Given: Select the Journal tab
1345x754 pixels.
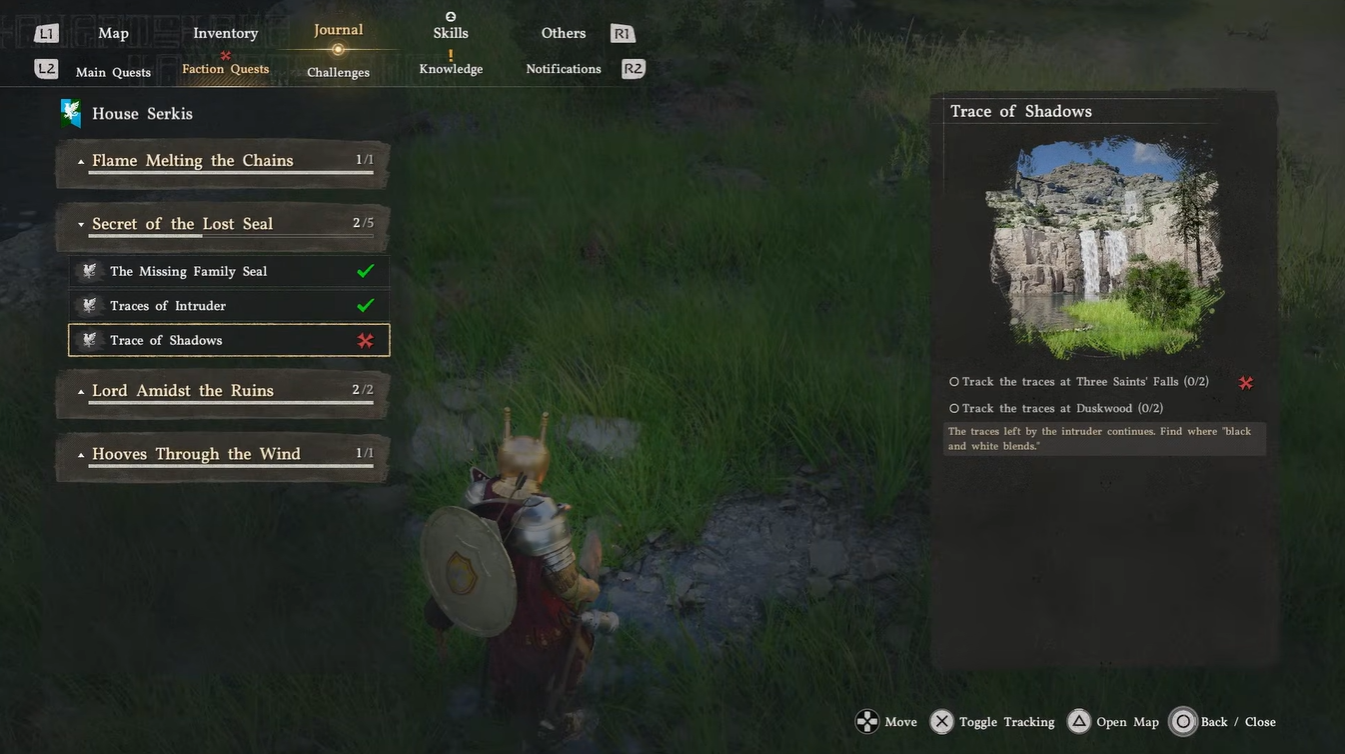Looking at the screenshot, I should click(338, 30).
